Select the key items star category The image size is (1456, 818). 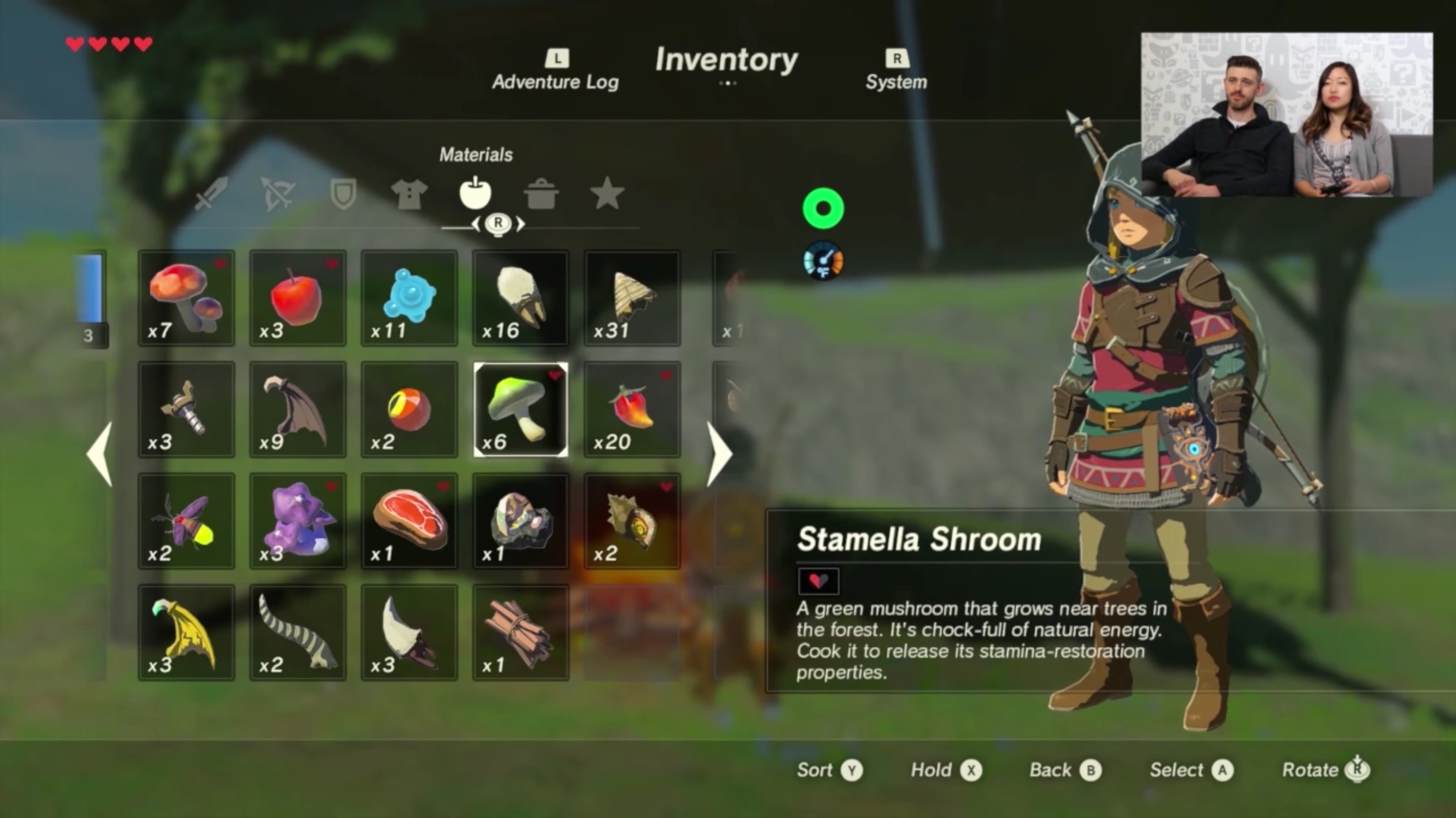point(608,194)
